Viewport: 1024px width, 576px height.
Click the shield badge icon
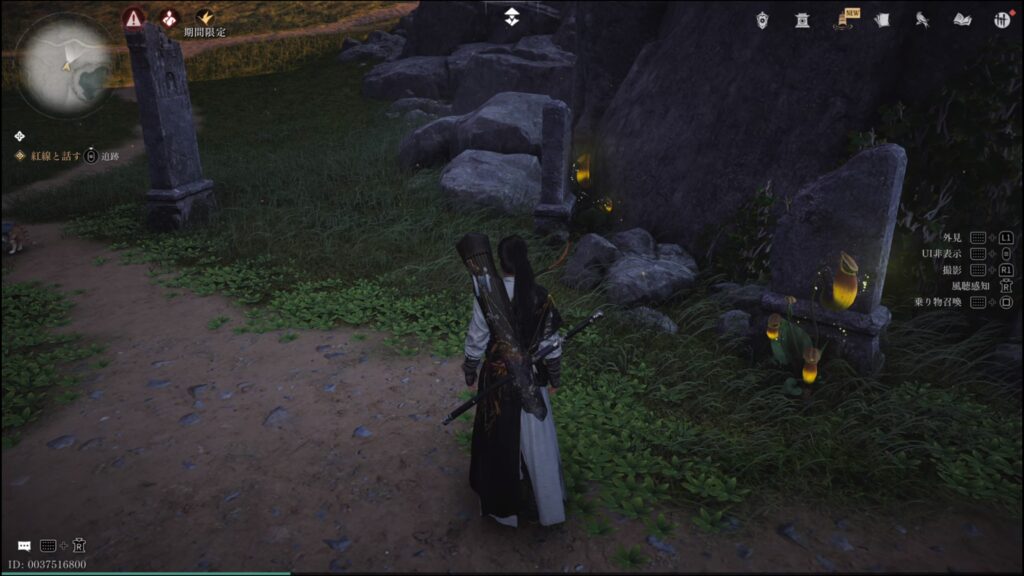coord(762,19)
